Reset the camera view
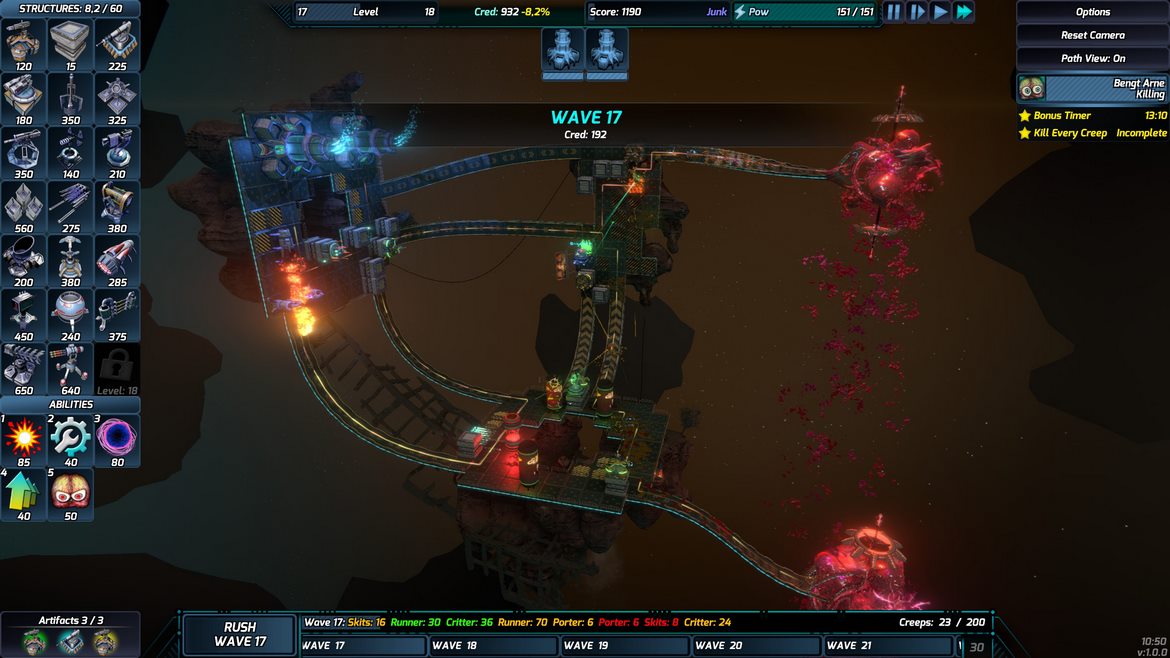Screen dimensions: 1170x658 pos(1092,35)
